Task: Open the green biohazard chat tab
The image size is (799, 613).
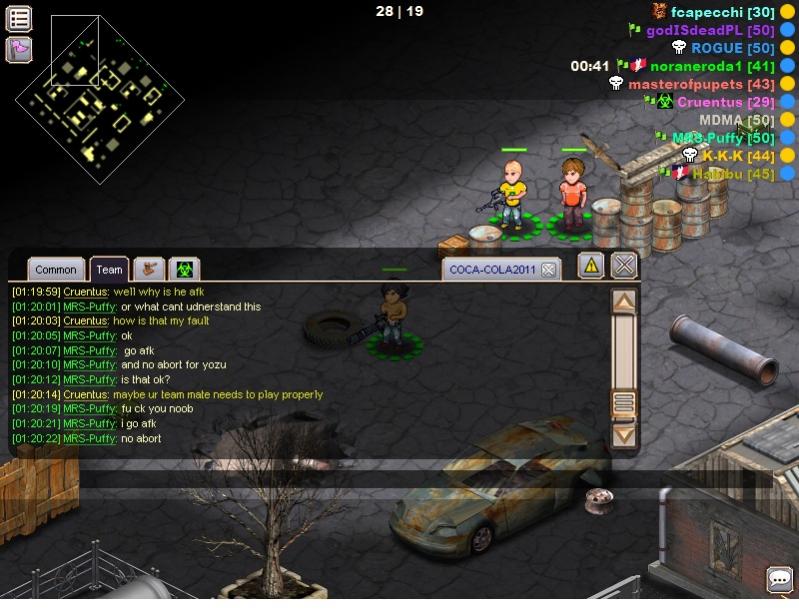Action: 185,268
